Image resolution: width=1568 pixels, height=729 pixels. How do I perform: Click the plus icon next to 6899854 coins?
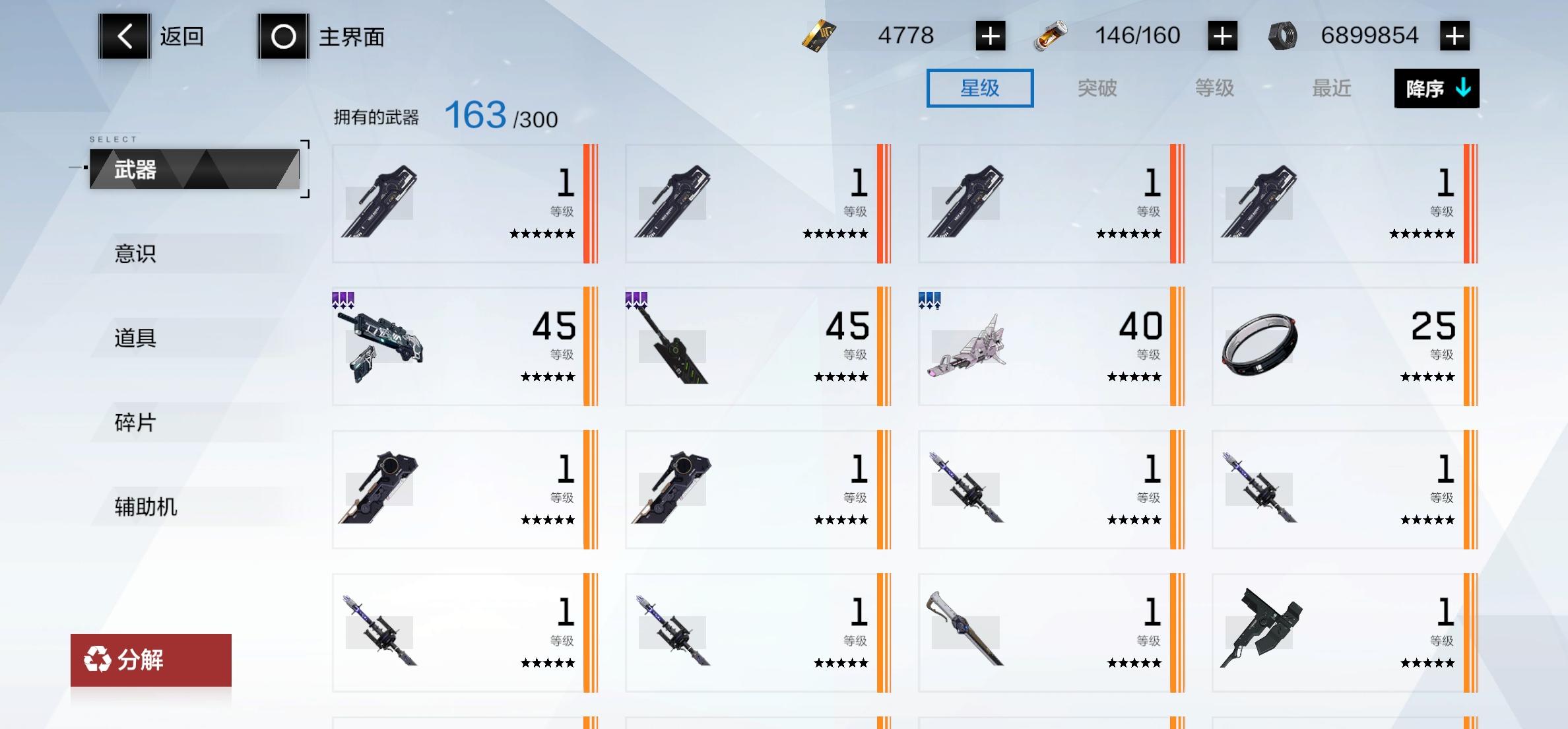1456,36
